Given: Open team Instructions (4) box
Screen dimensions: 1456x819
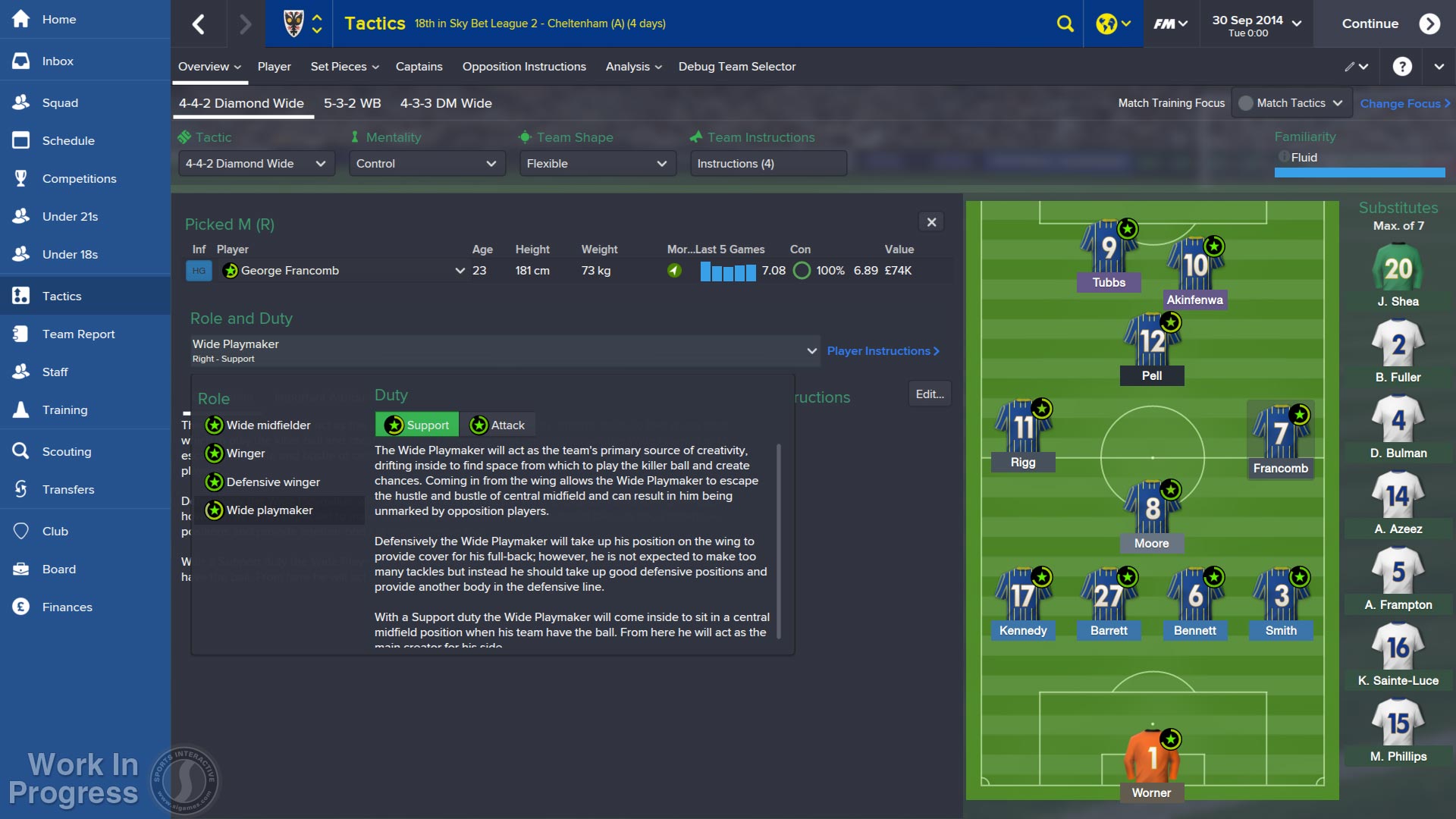Looking at the screenshot, I should pos(767,164).
